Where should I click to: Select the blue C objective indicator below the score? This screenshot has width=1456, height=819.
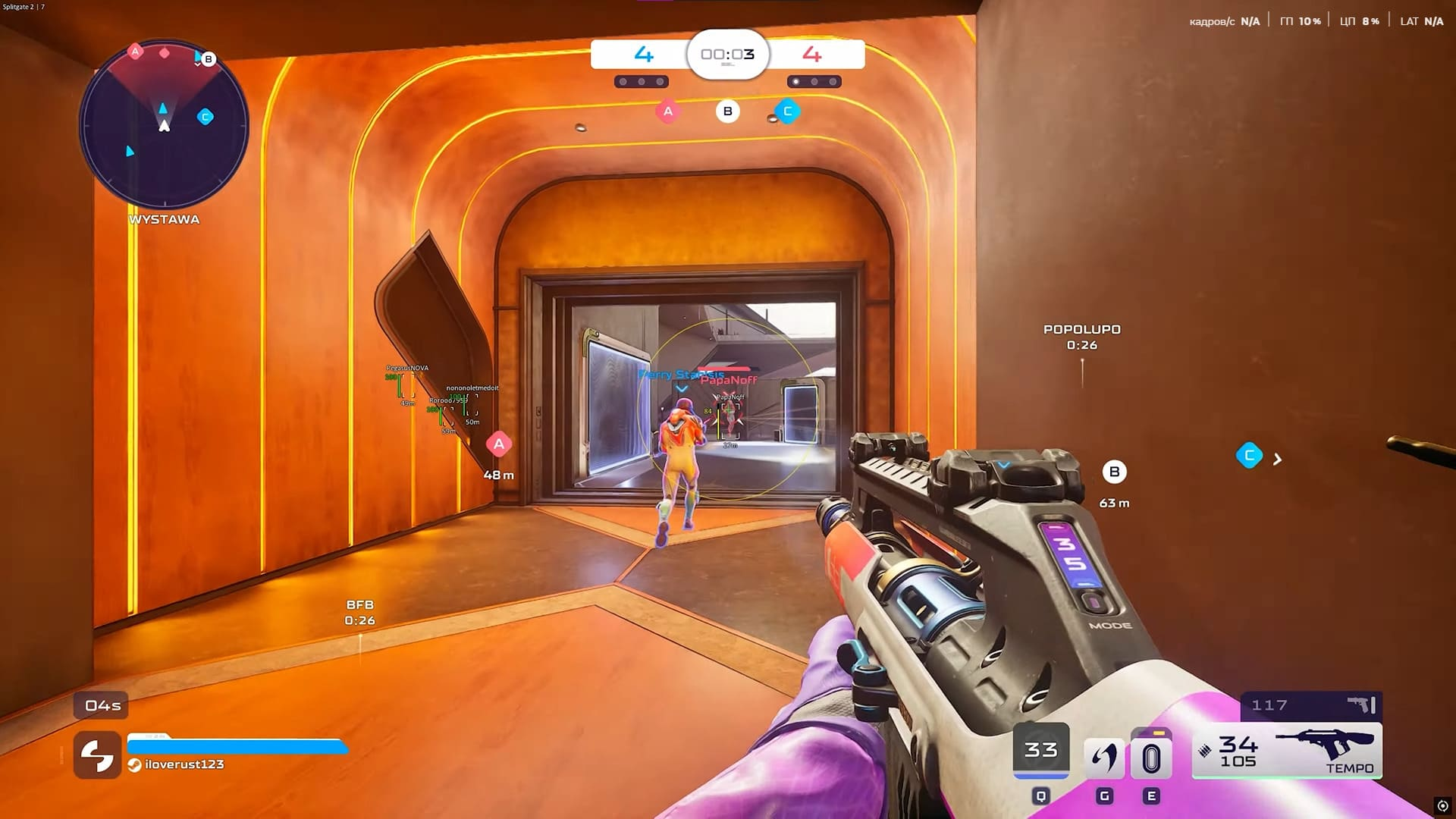pos(787,111)
